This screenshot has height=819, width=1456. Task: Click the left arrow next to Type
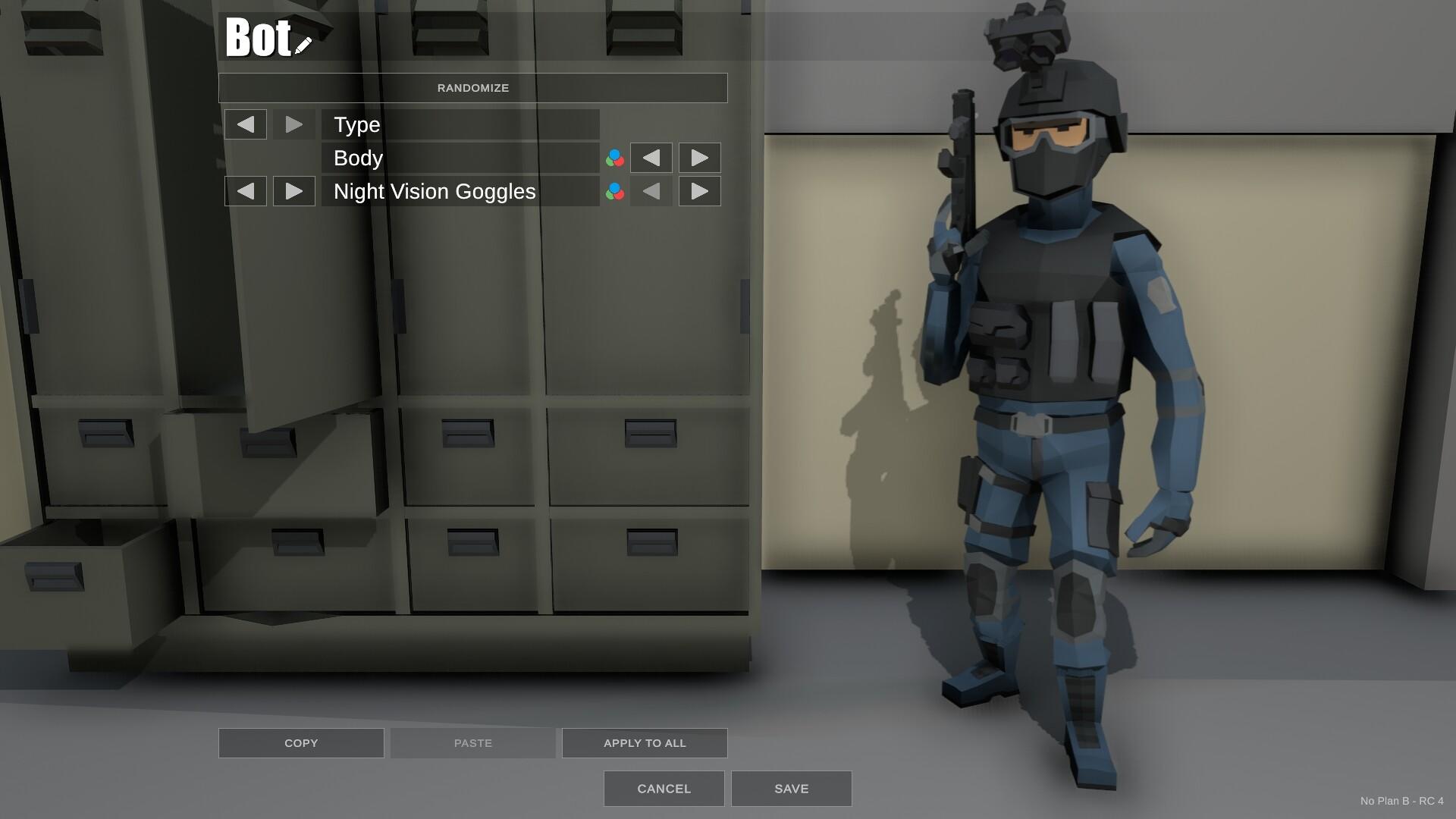coord(246,124)
